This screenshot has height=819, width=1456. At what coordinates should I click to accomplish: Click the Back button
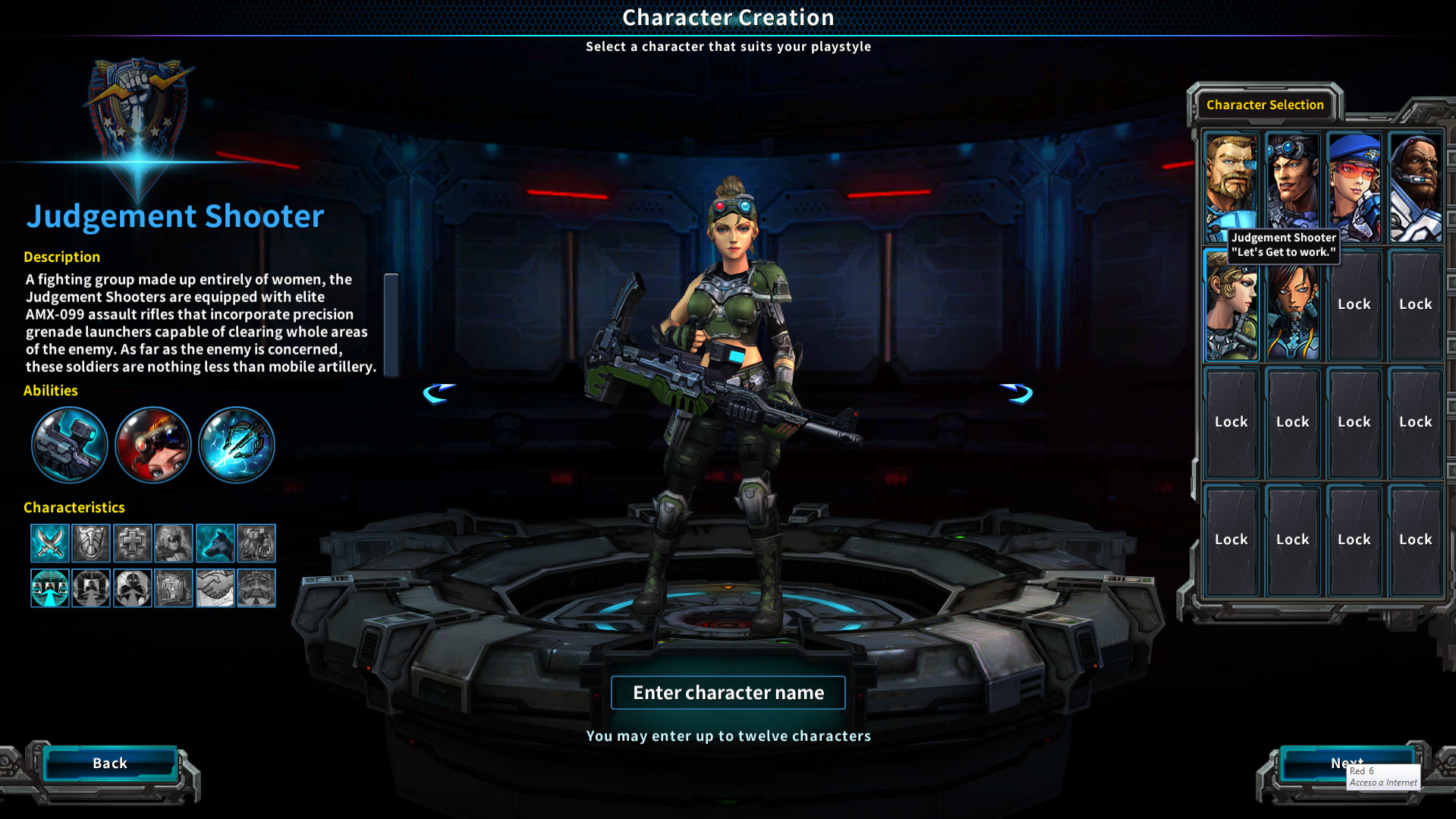(x=110, y=764)
